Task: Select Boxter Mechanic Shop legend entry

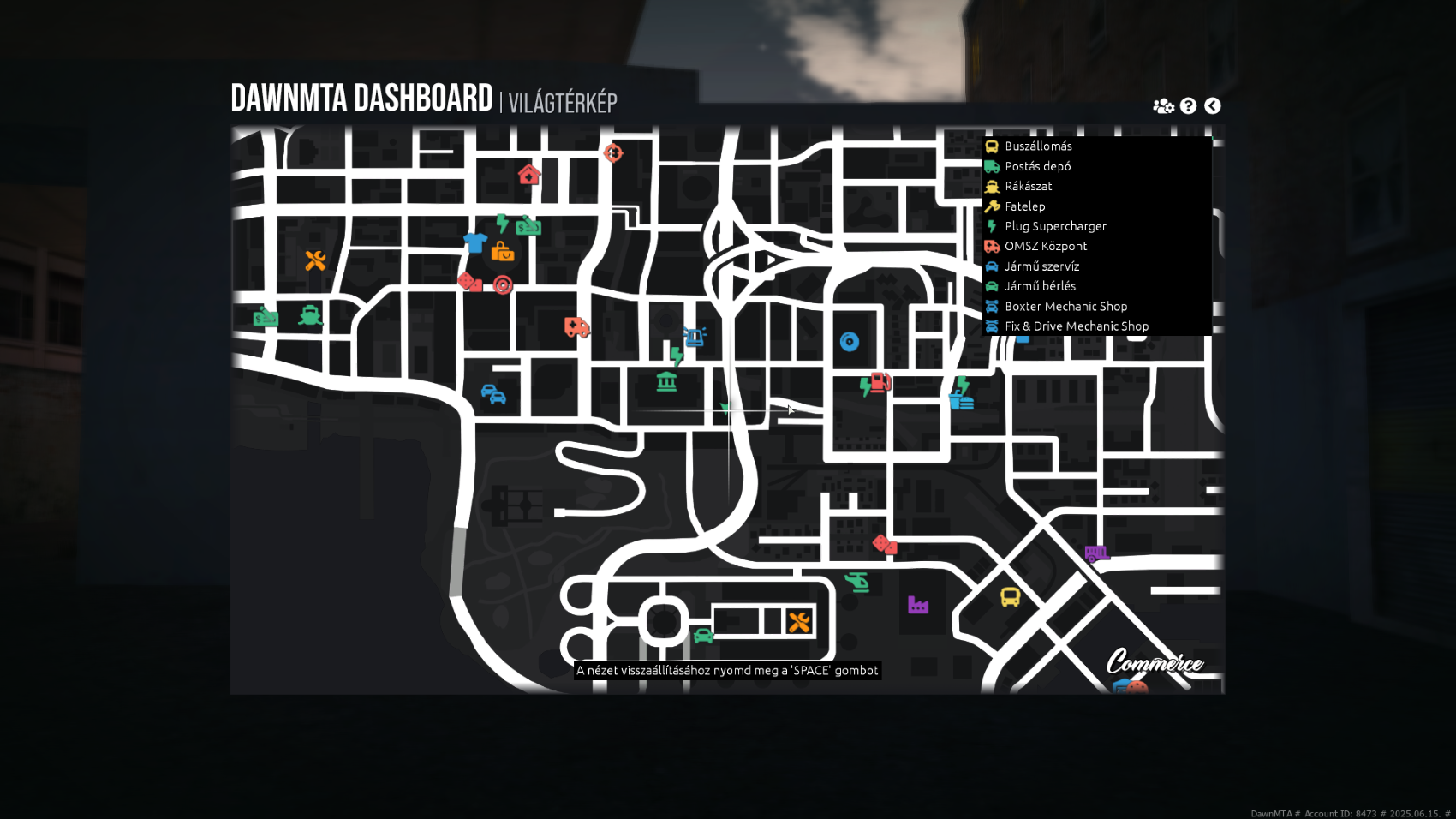Action: pyautogui.click(x=1065, y=306)
